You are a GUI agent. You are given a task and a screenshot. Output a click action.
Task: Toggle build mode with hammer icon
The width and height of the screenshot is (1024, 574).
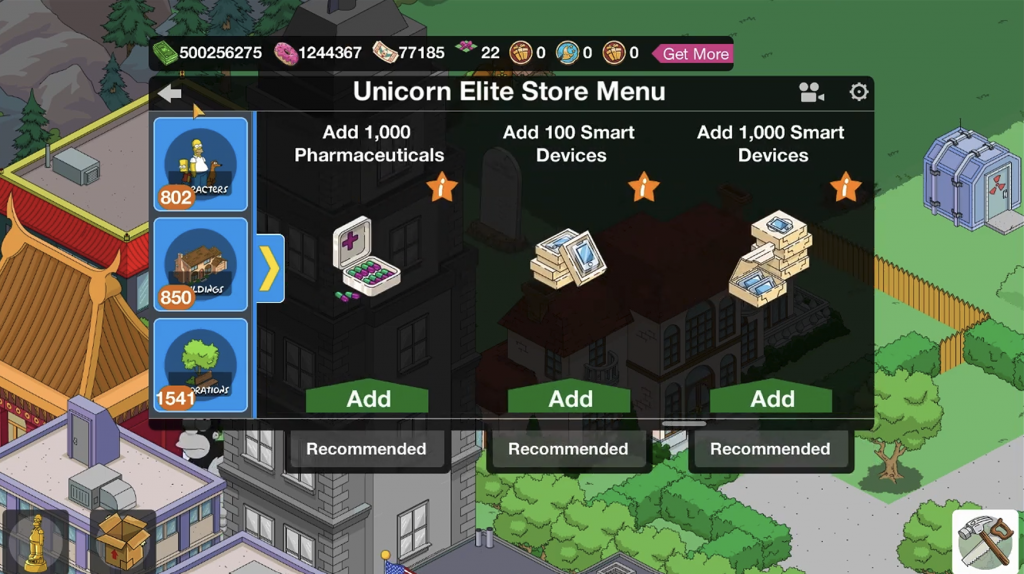point(984,541)
